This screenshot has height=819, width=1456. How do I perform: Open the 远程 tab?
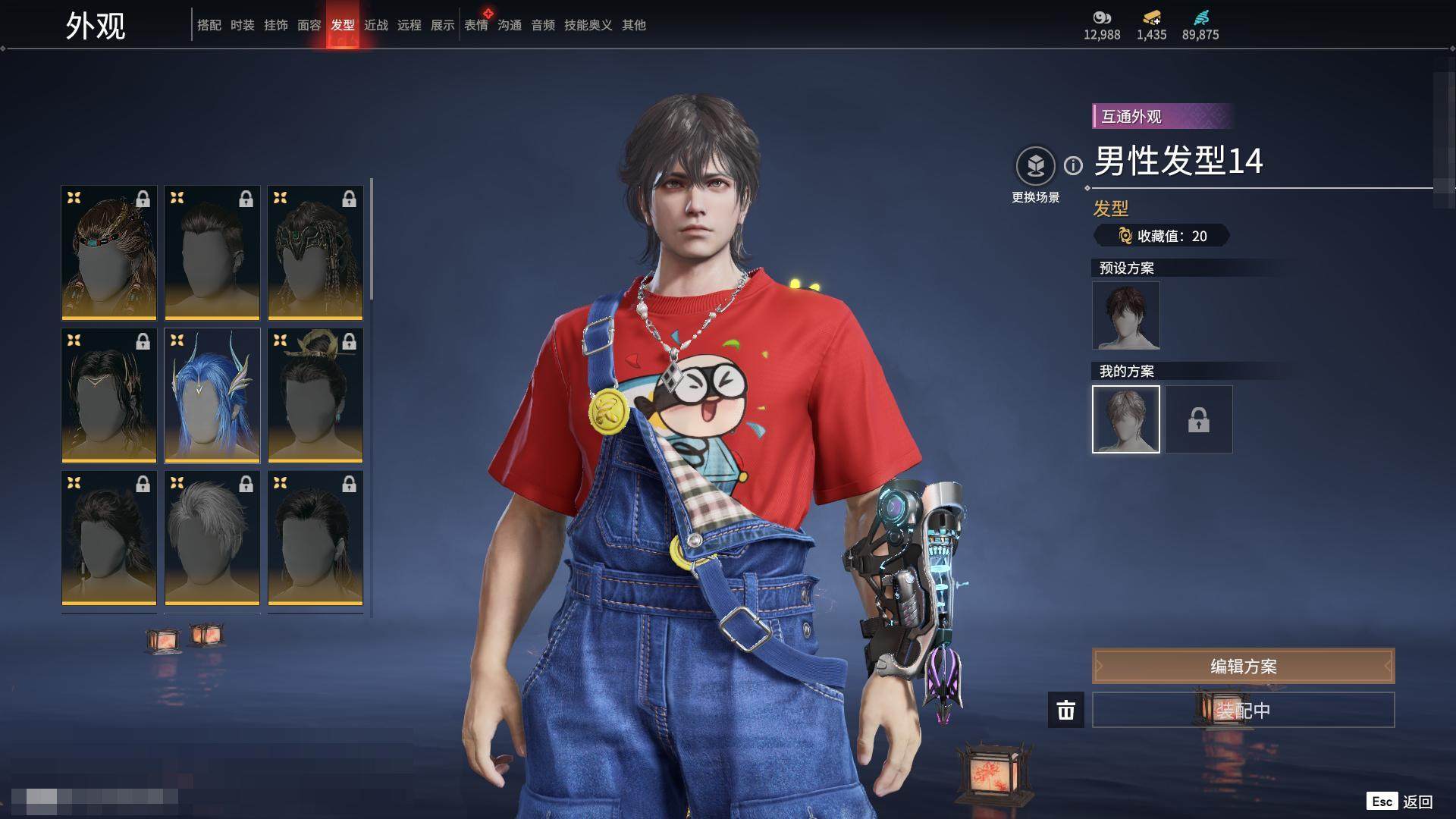click(409, 25)
